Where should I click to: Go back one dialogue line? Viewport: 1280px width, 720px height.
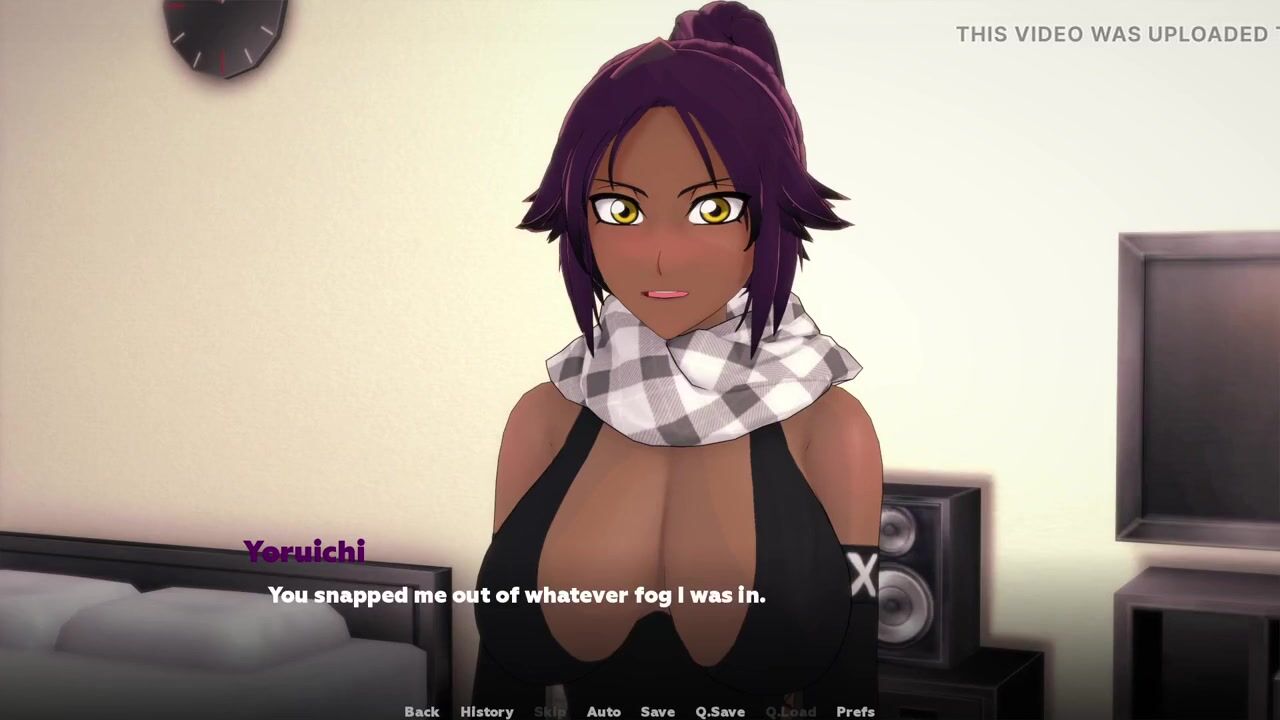click(x=421, y=711)
